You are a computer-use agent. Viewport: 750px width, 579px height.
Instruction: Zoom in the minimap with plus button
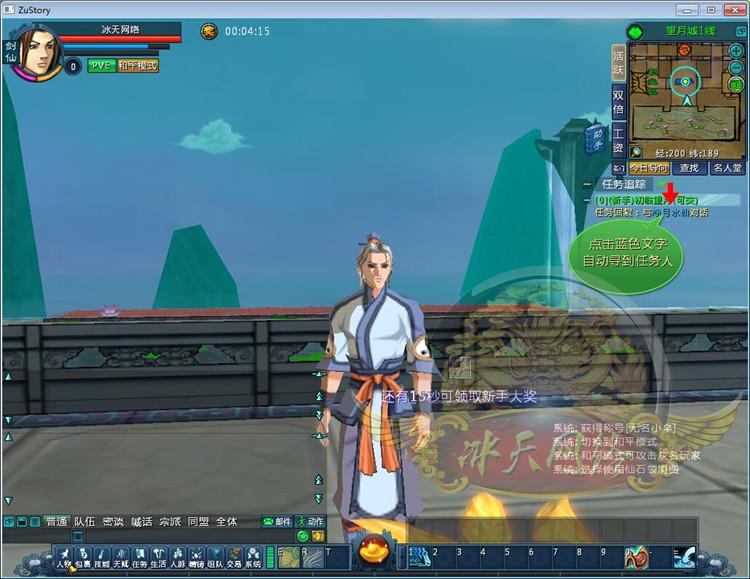pyautogui.click(x=736, y=50)
